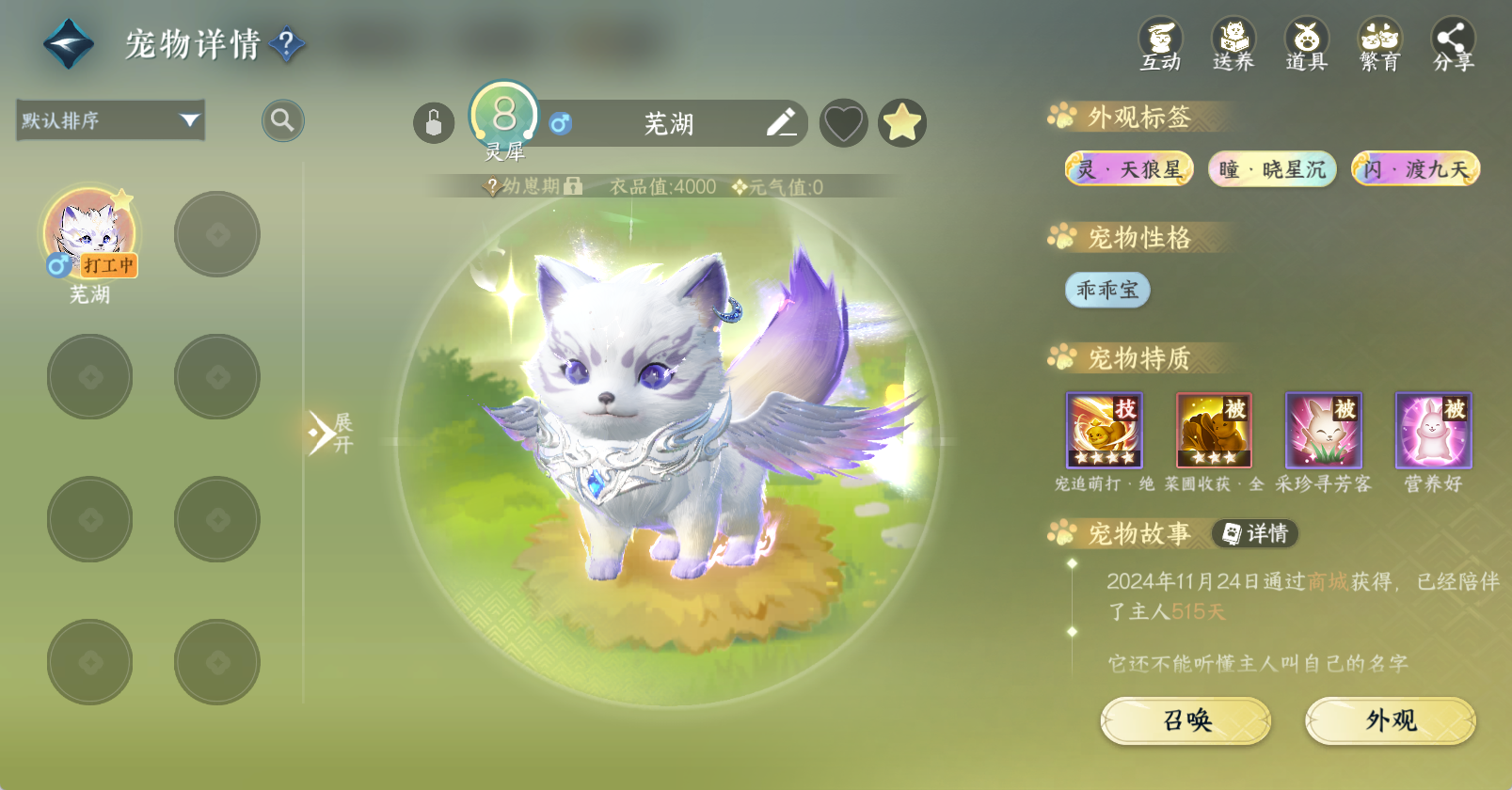The image size is (1512, 790).
Task: Open the 外观 appearance button
Action: coord(1391,720)
